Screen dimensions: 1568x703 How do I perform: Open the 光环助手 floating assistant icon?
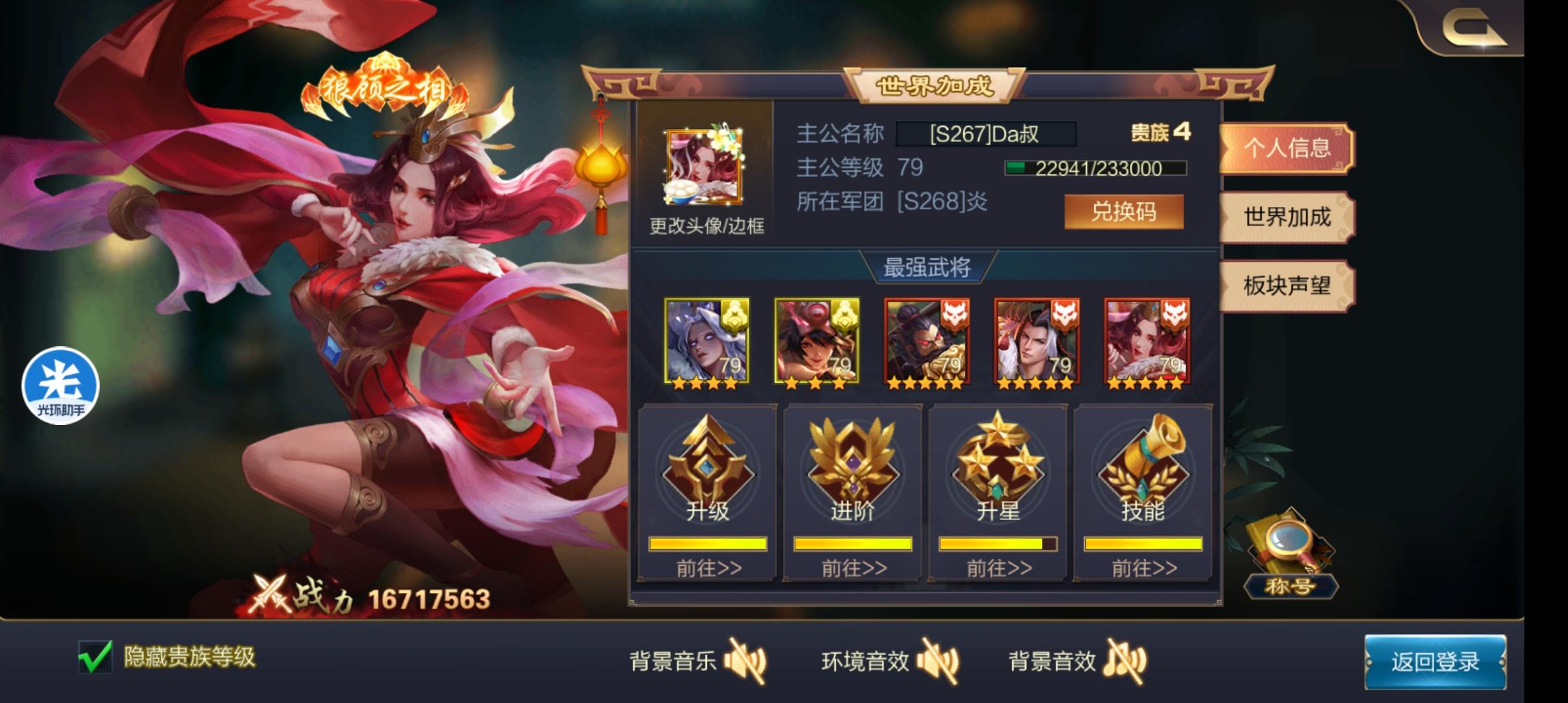coord(61,385)
